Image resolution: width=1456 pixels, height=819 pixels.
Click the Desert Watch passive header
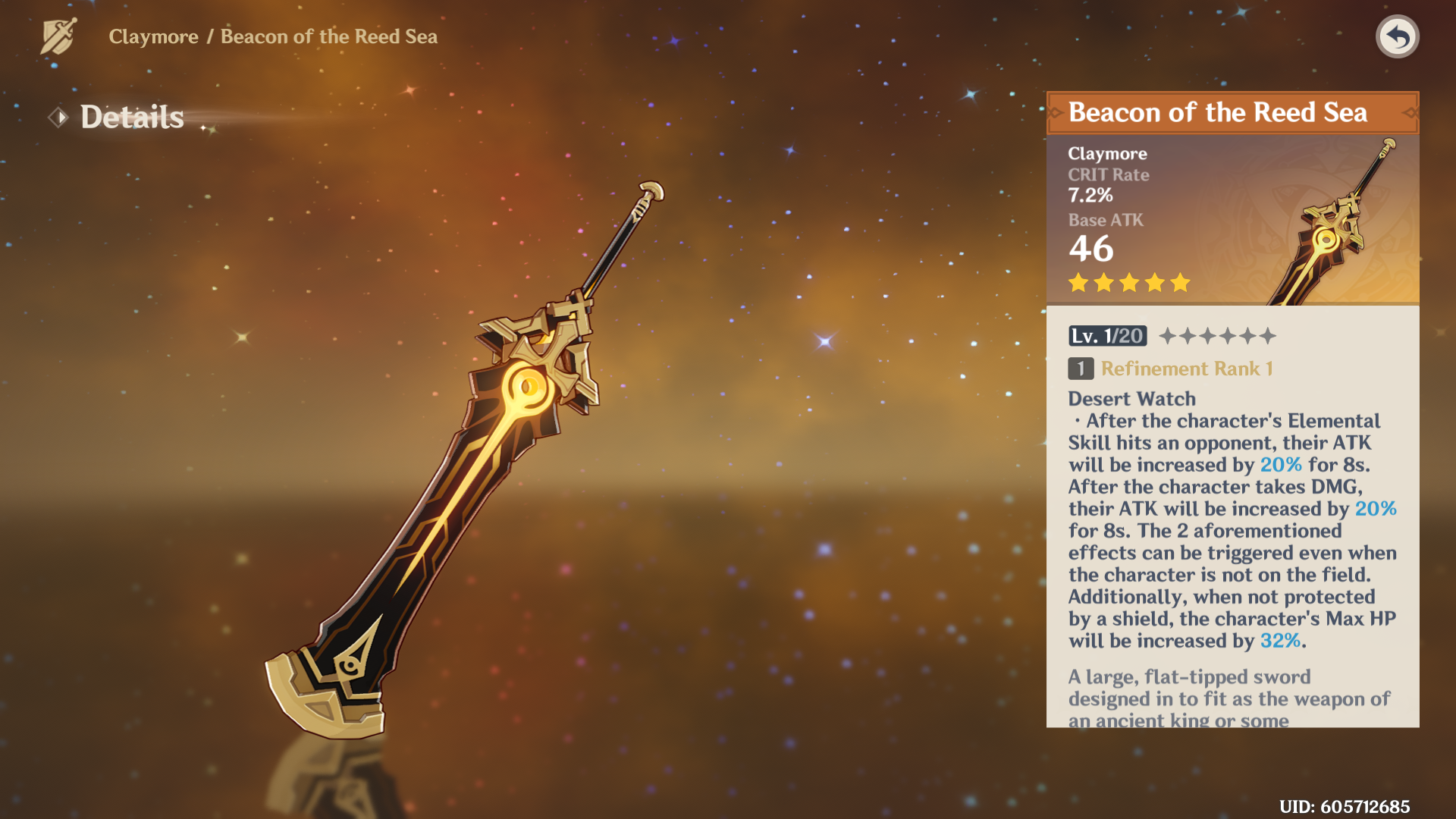1131,398
